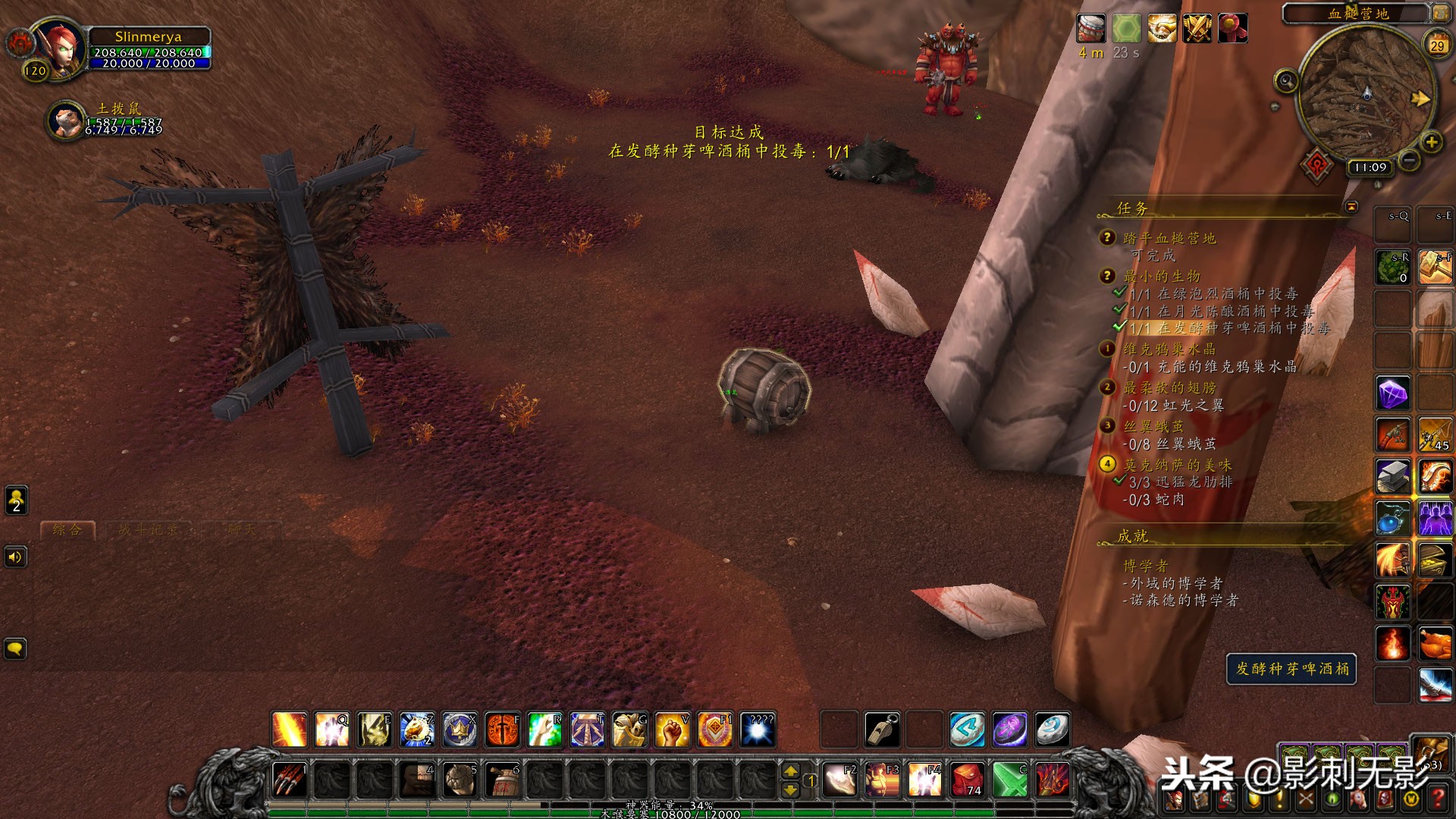
Task: Collapse the quest tracker header
Action: [x=1351, y=206]
